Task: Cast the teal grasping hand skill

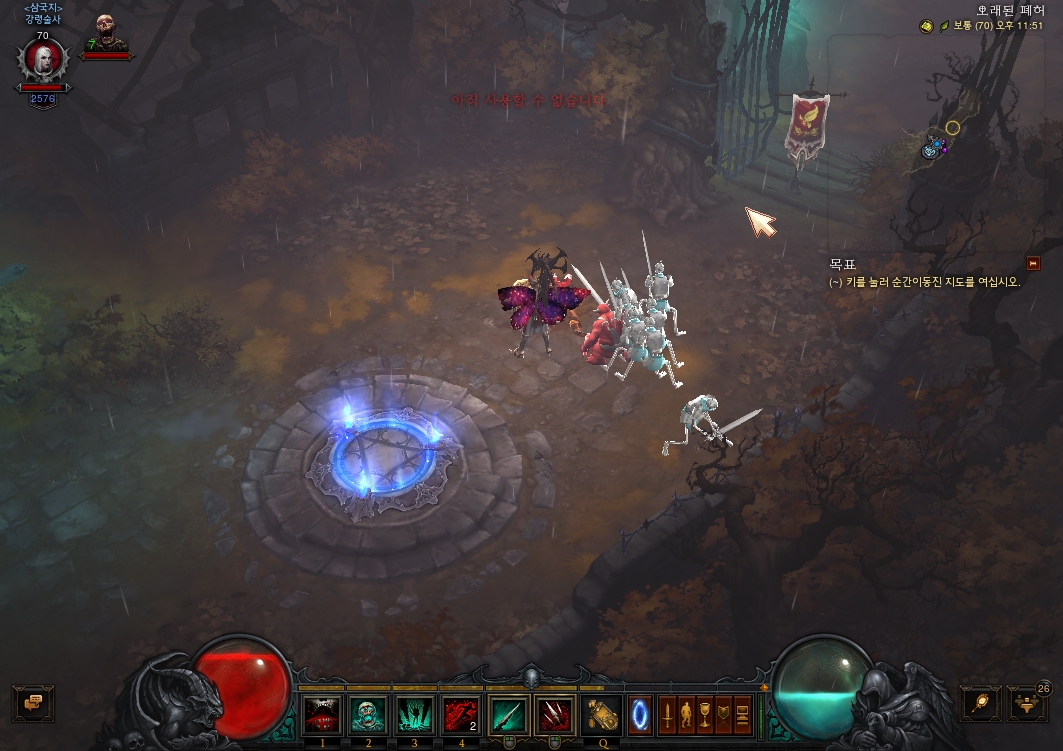Action: click(415, 714)
